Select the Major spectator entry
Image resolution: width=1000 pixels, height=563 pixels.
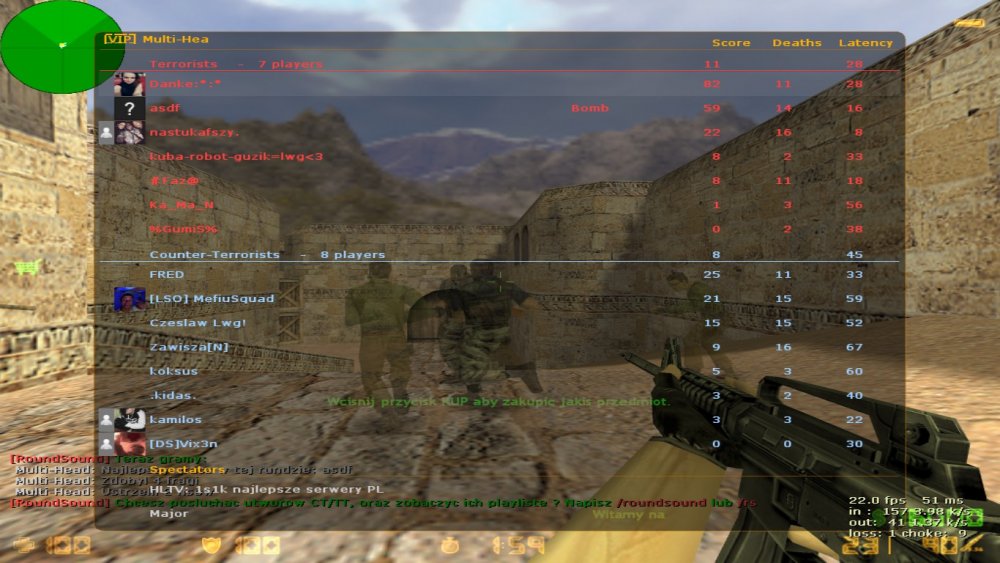coord(169,514)
